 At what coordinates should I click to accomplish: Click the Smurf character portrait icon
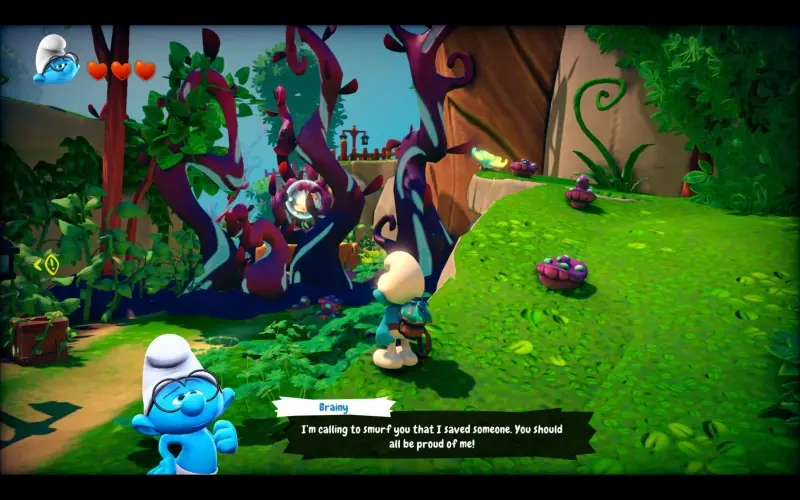coord(56,62)
